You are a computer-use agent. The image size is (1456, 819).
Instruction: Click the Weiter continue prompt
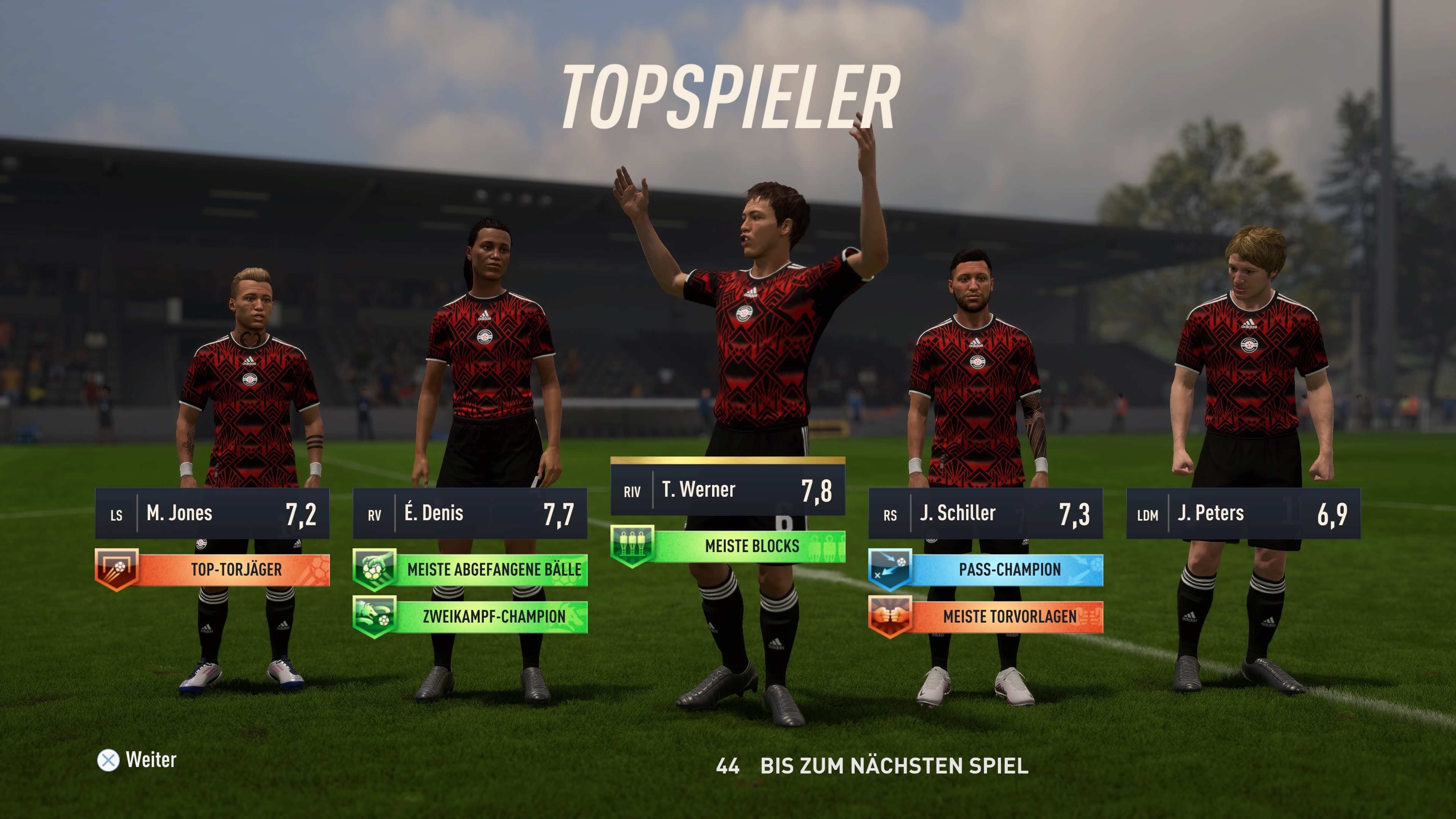tap(137, 759)
